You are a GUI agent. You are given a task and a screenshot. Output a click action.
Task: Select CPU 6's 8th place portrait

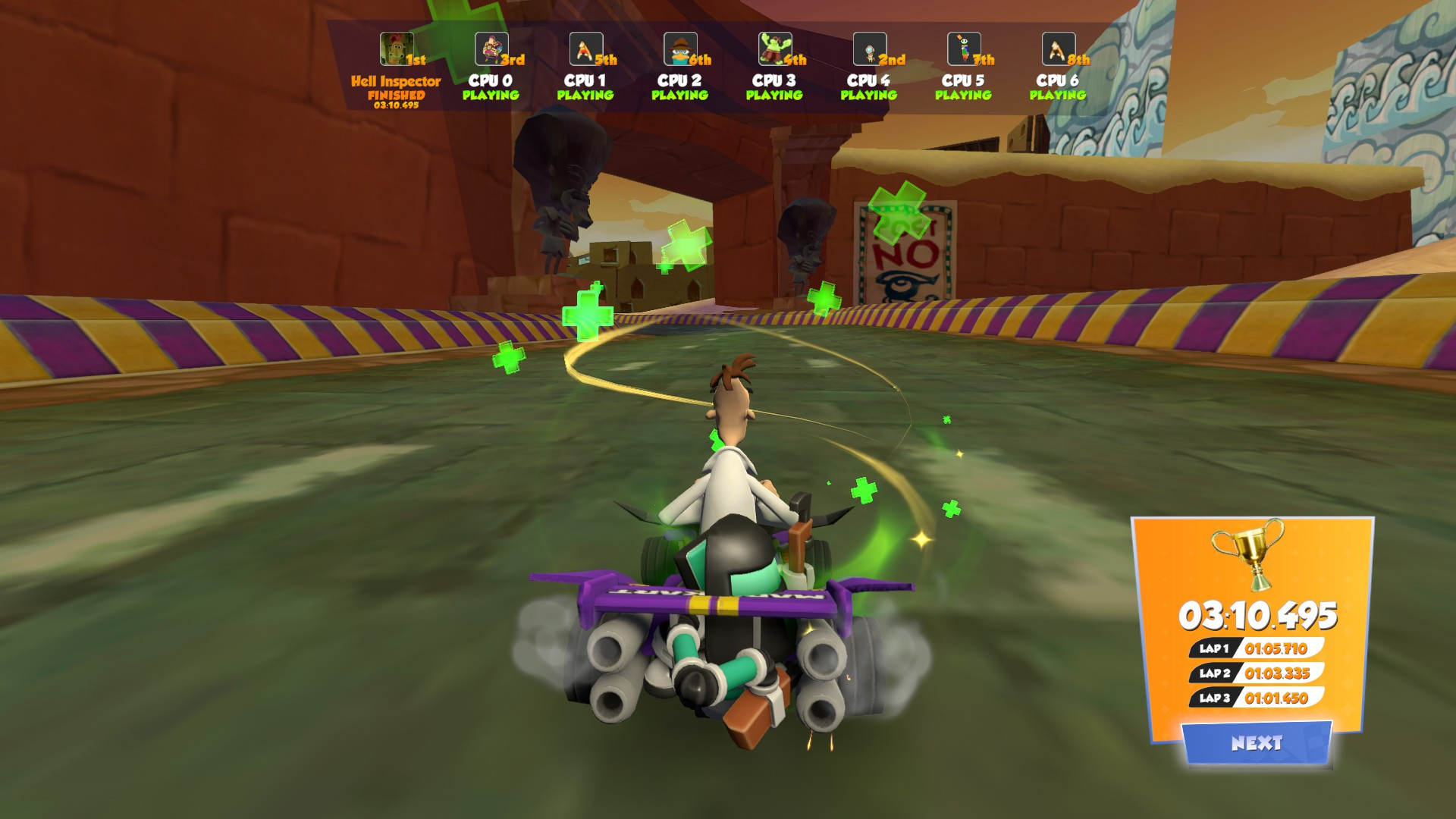(x=1058, y=49)
